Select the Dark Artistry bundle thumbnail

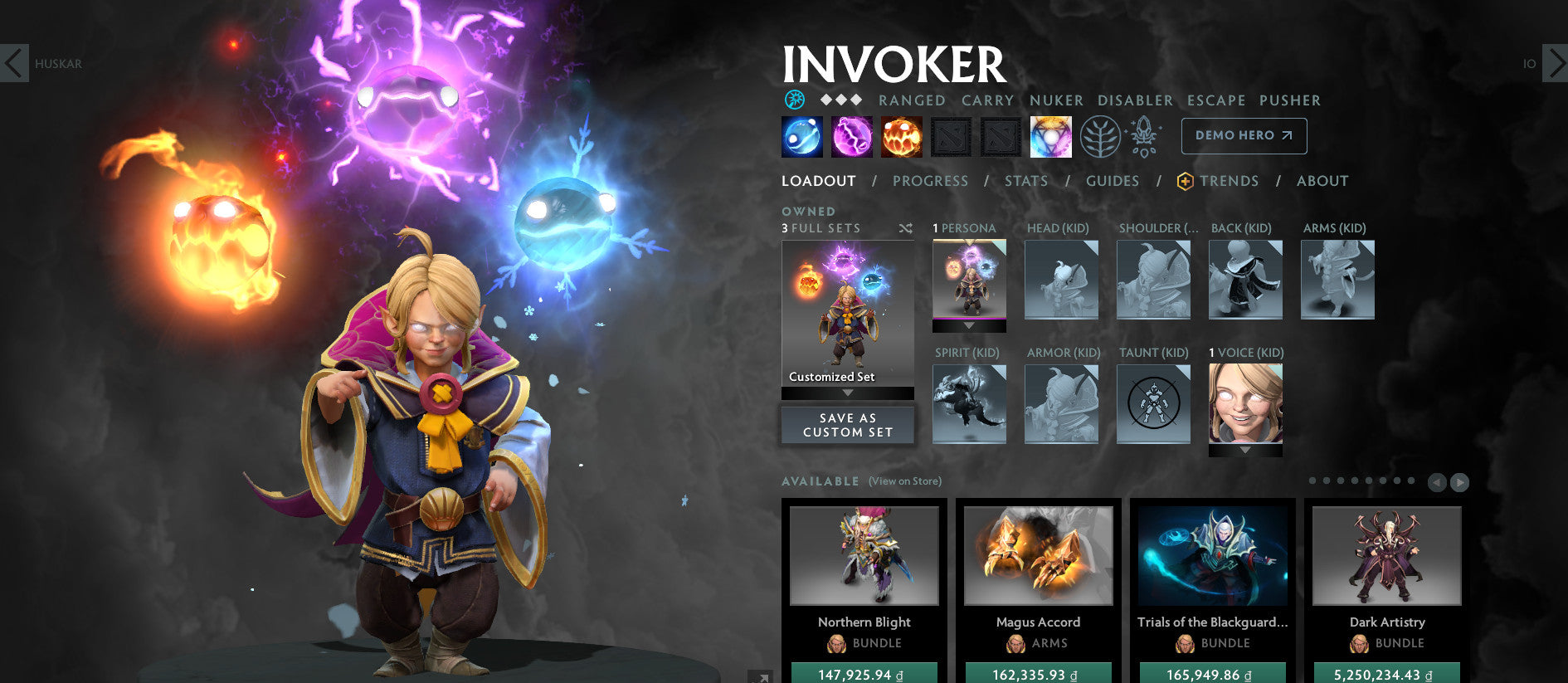pos(1388,556)
